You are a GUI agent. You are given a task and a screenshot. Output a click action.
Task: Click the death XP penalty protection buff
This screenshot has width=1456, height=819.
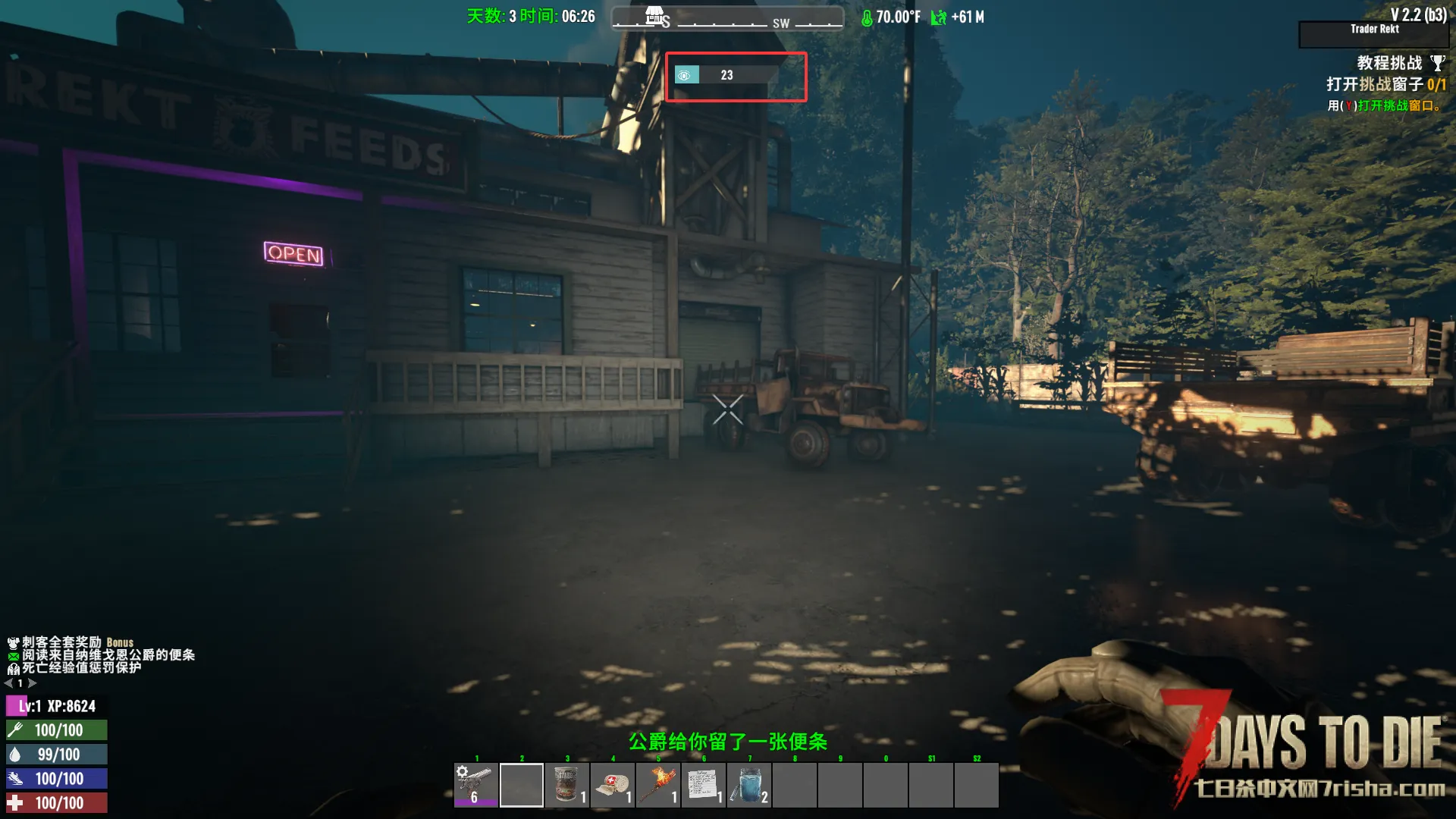pos(13,669)
